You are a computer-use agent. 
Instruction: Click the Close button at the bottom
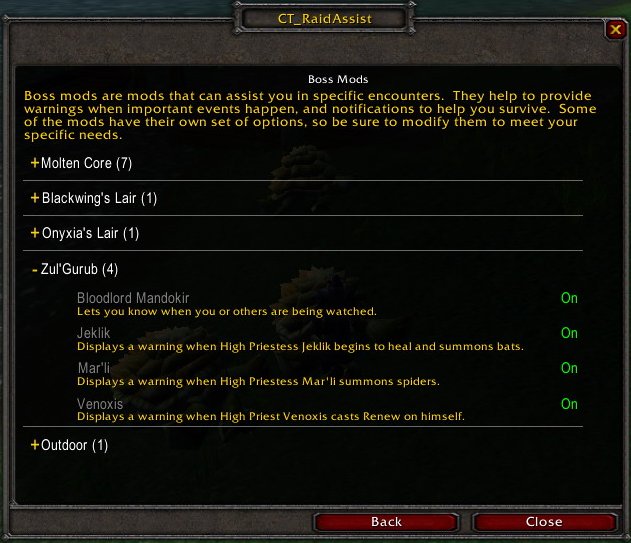click(x=543, y=521)
